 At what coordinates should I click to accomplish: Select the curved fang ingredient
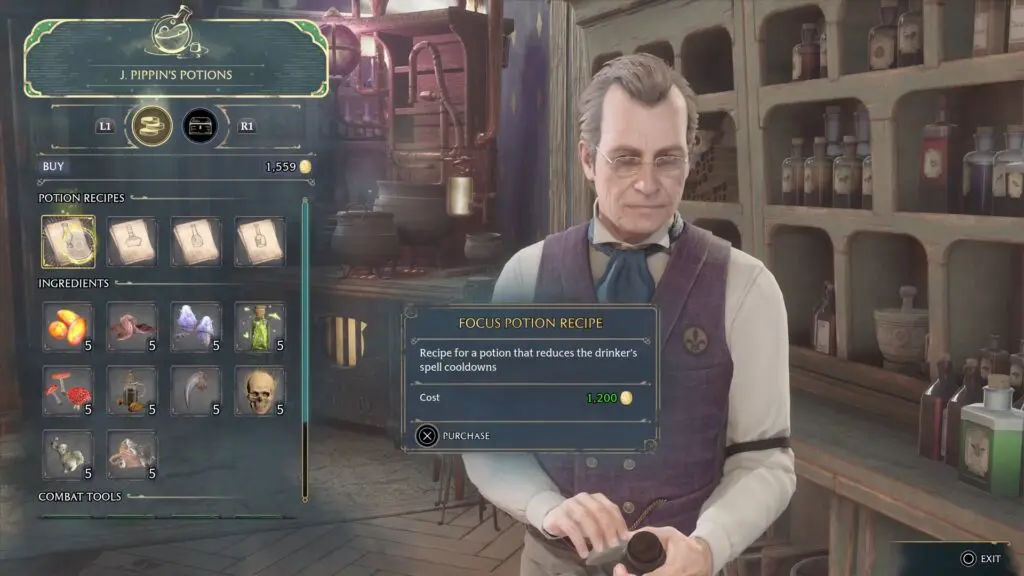196,391
